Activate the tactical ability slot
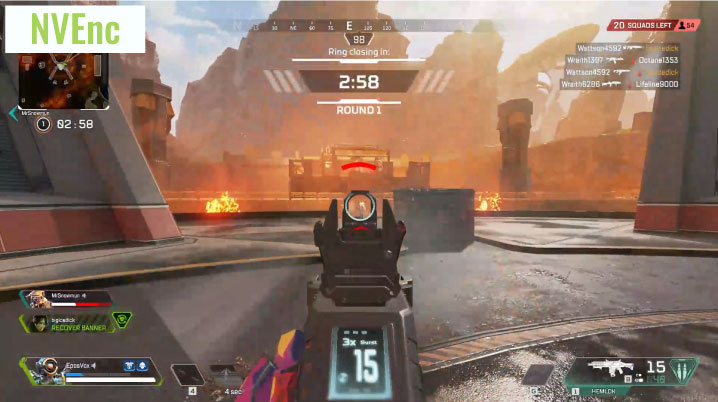This screenshot has height=402, width=718. click(191, 375)
